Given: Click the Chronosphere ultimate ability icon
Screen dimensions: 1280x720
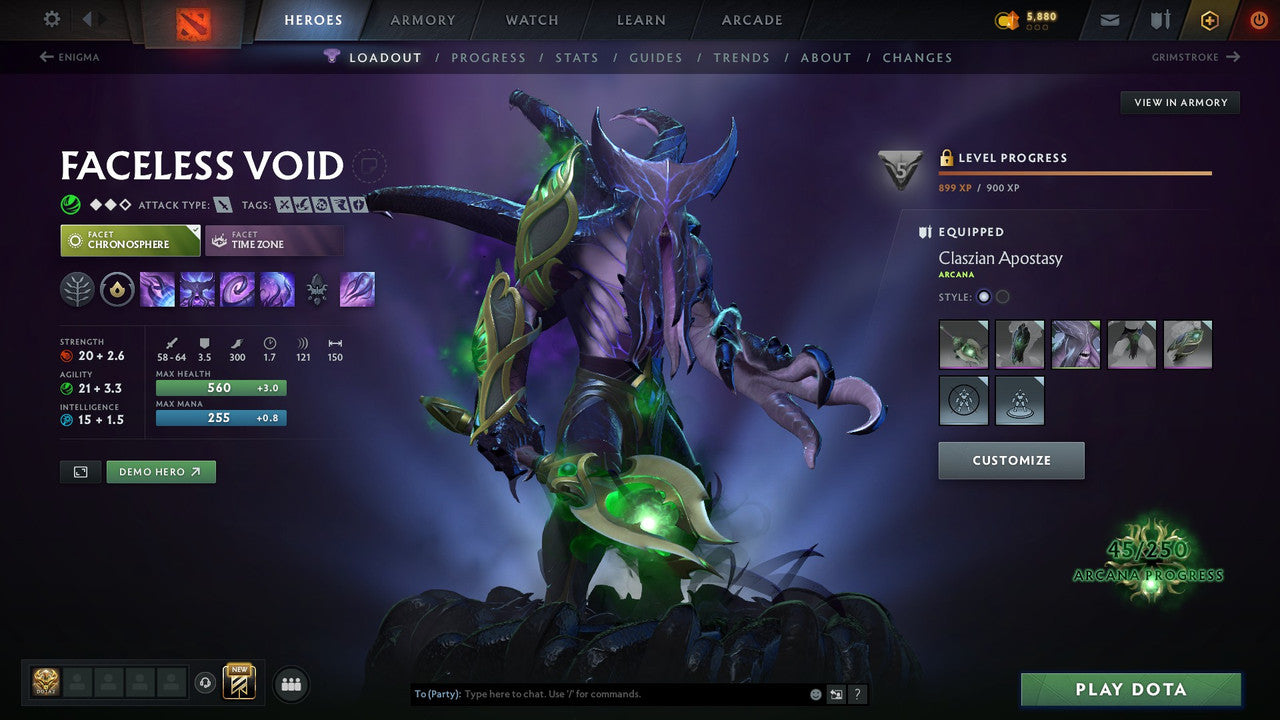Looking at the screenshot, I should 277,289.
